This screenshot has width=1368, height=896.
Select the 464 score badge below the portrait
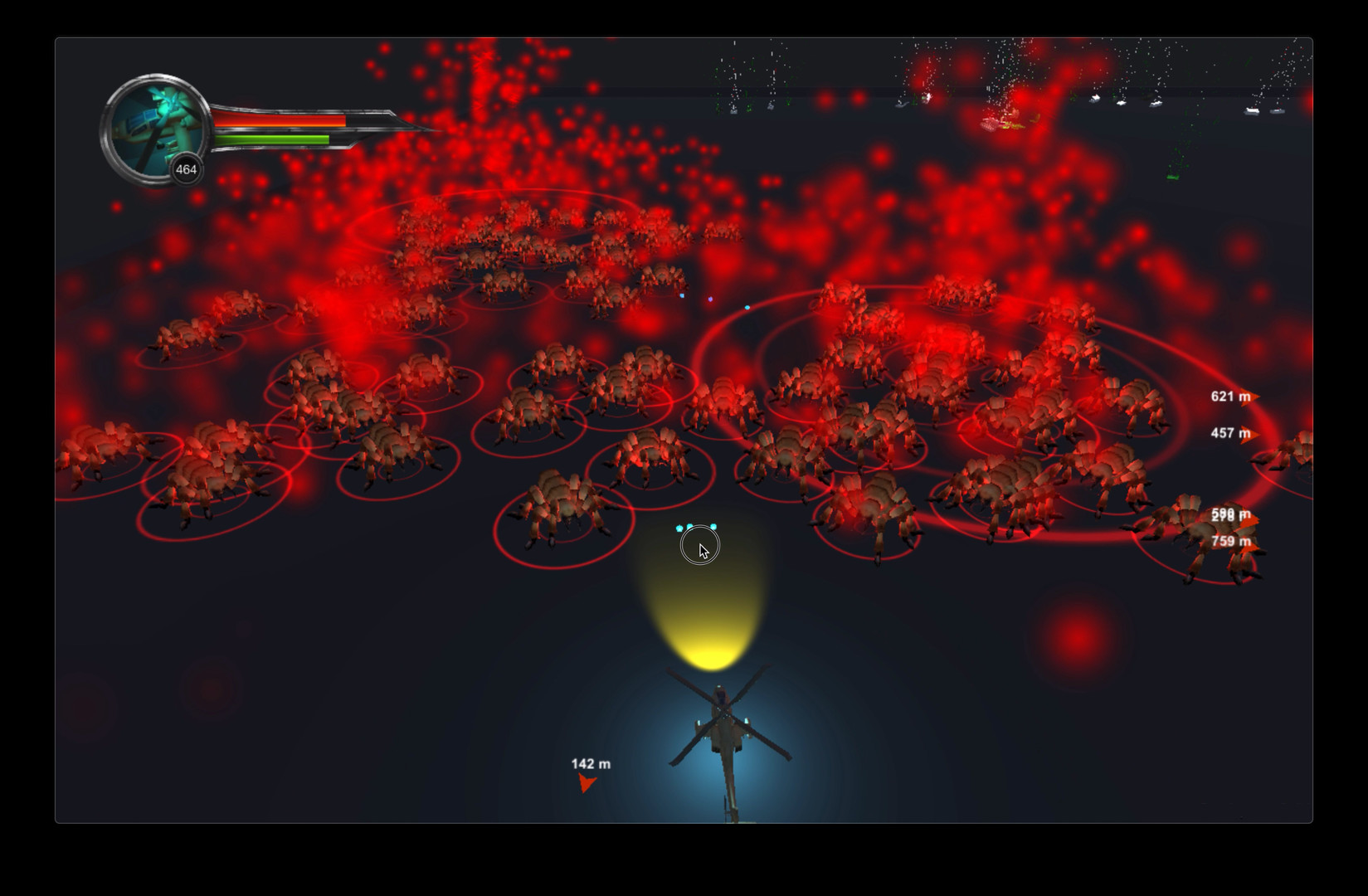[x=186, y=169]
